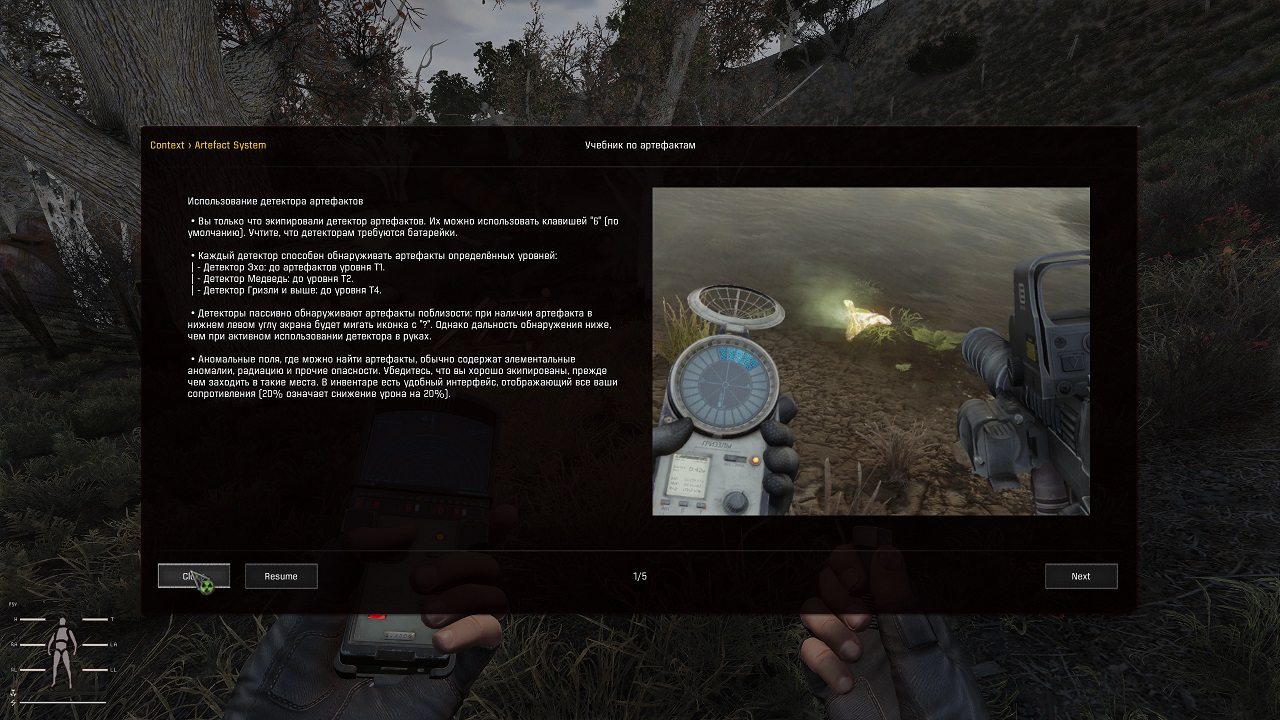Click the Resume button

[281, 576]
